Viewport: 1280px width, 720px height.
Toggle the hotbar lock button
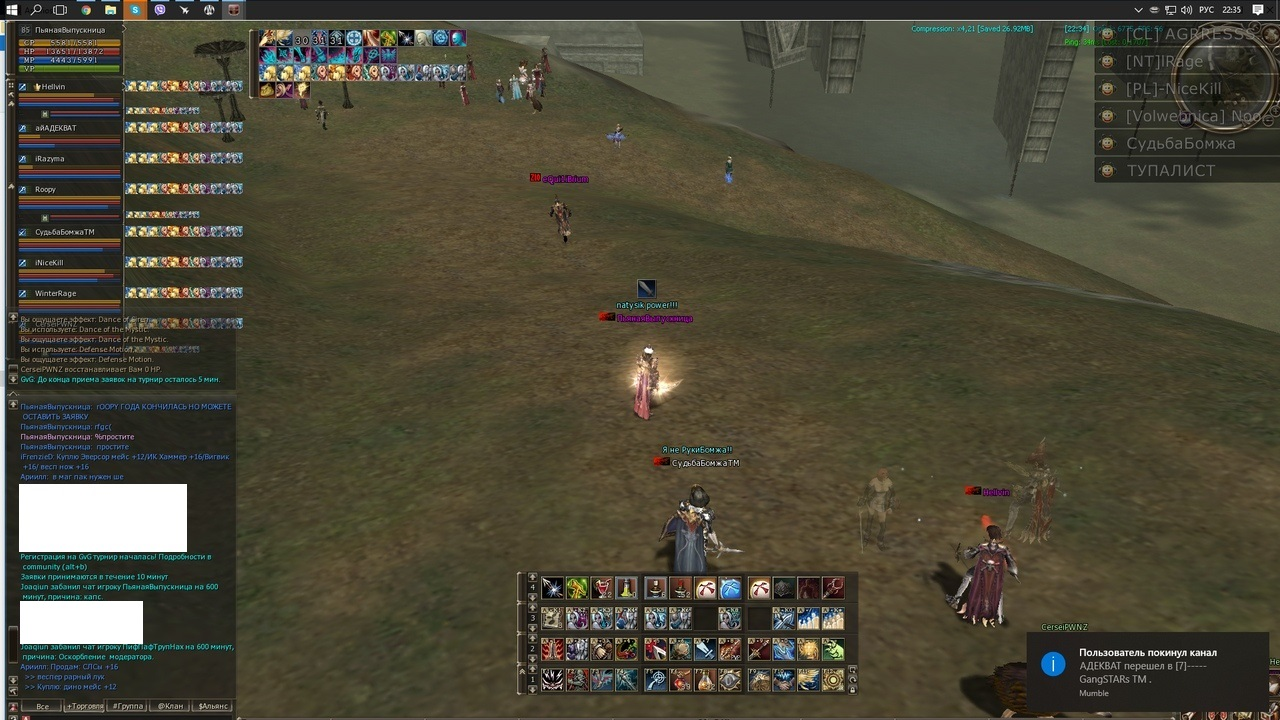pos(852,688)
